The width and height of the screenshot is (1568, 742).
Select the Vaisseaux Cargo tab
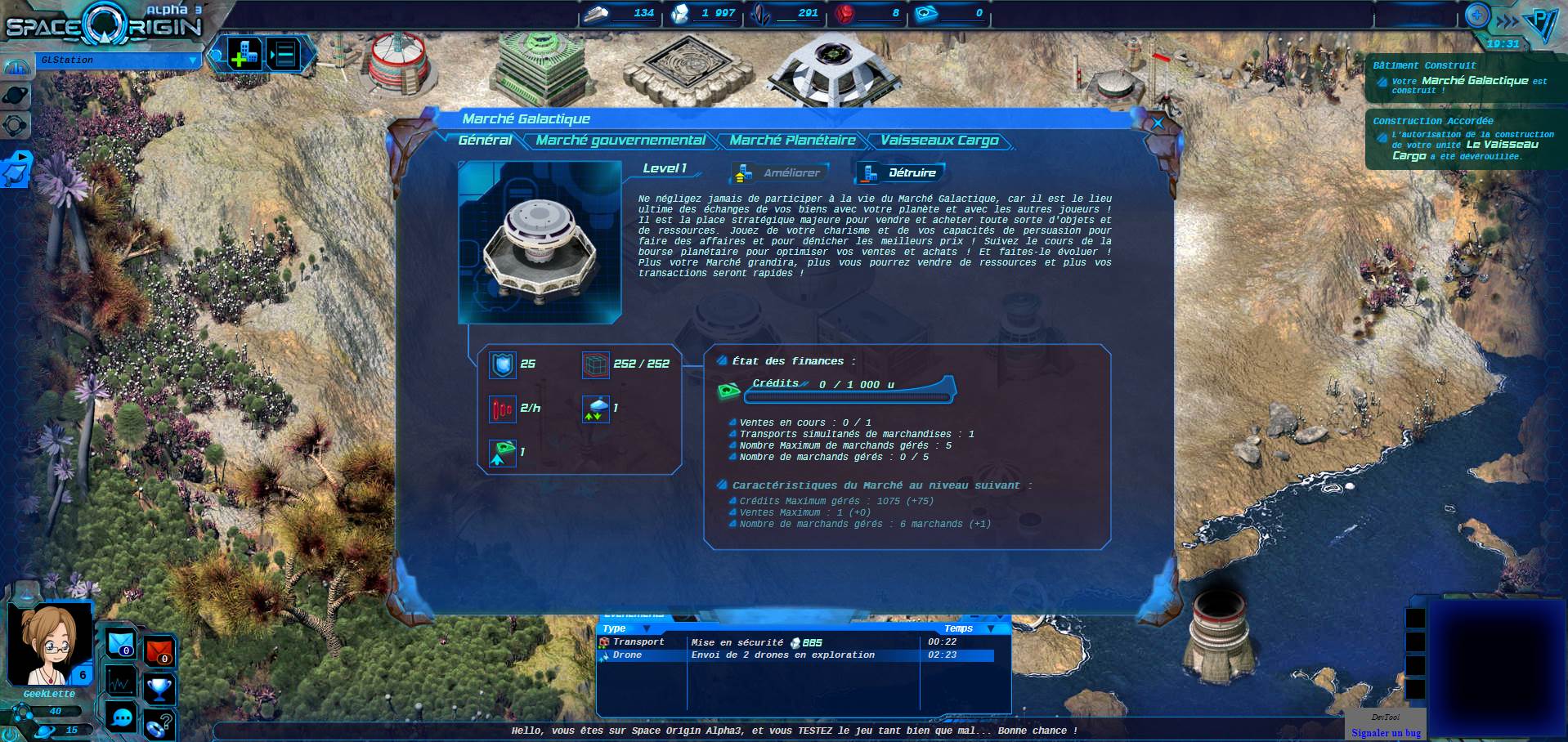(939, 141)
